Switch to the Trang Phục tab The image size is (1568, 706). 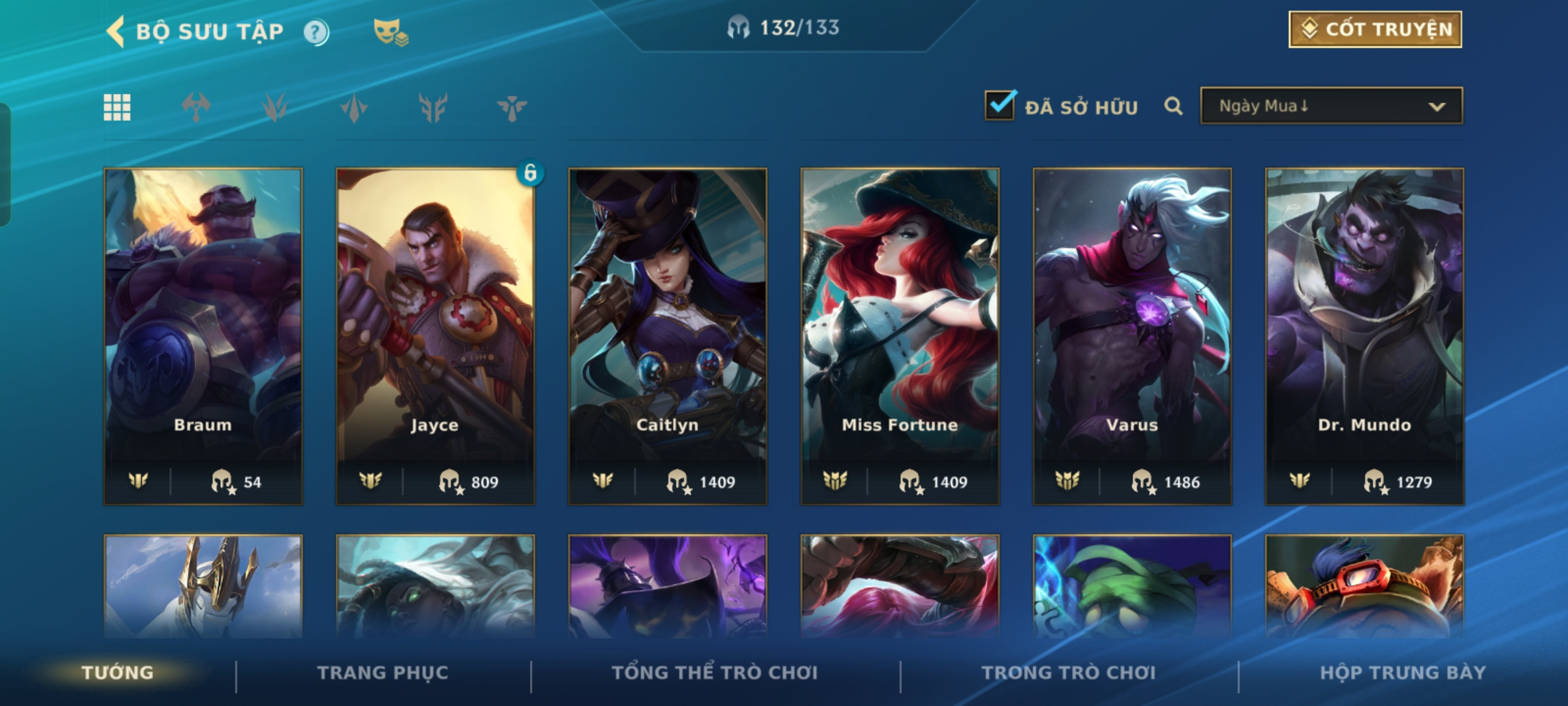(383, 673)
